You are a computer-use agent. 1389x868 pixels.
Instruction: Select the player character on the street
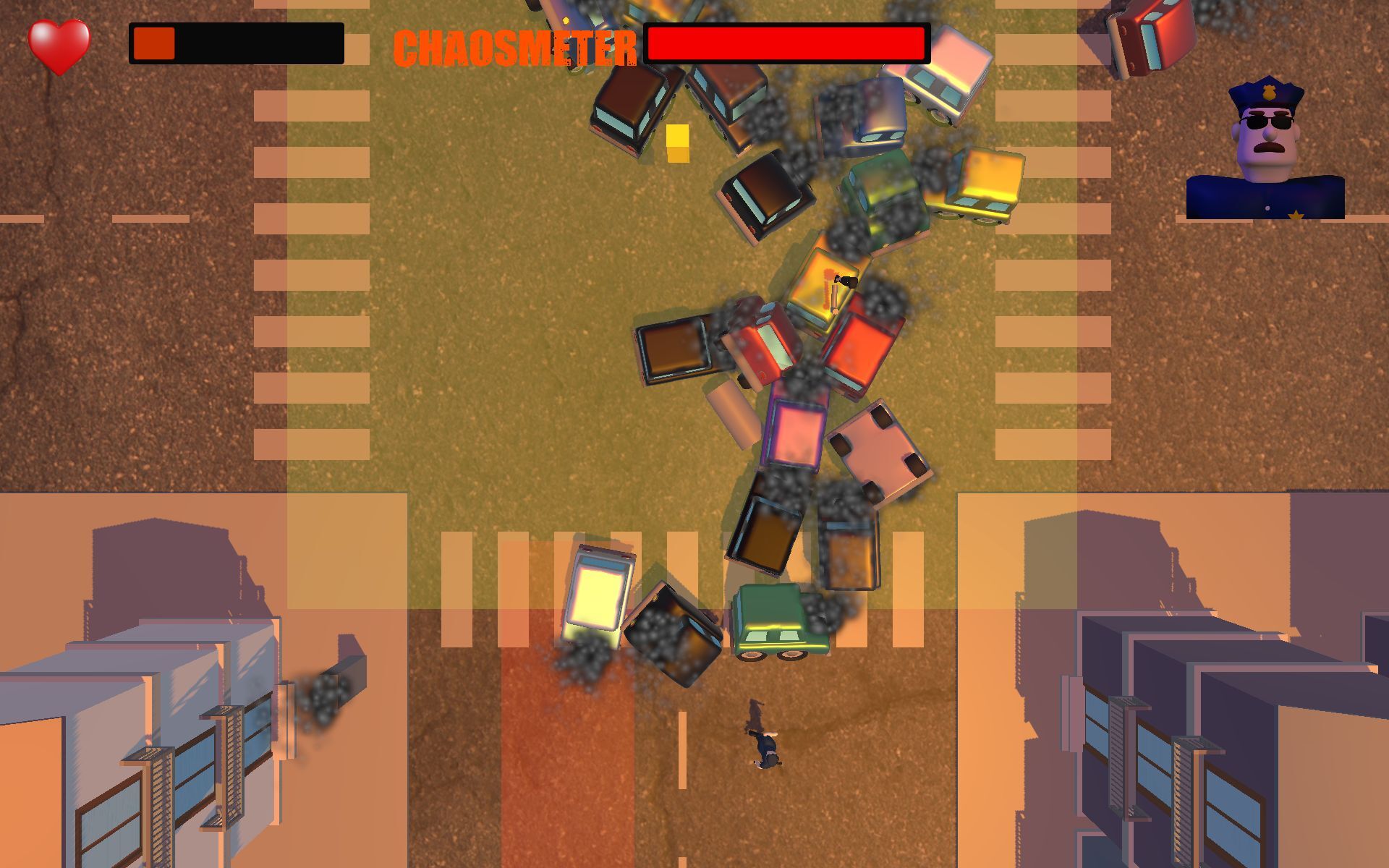point(762,741)
